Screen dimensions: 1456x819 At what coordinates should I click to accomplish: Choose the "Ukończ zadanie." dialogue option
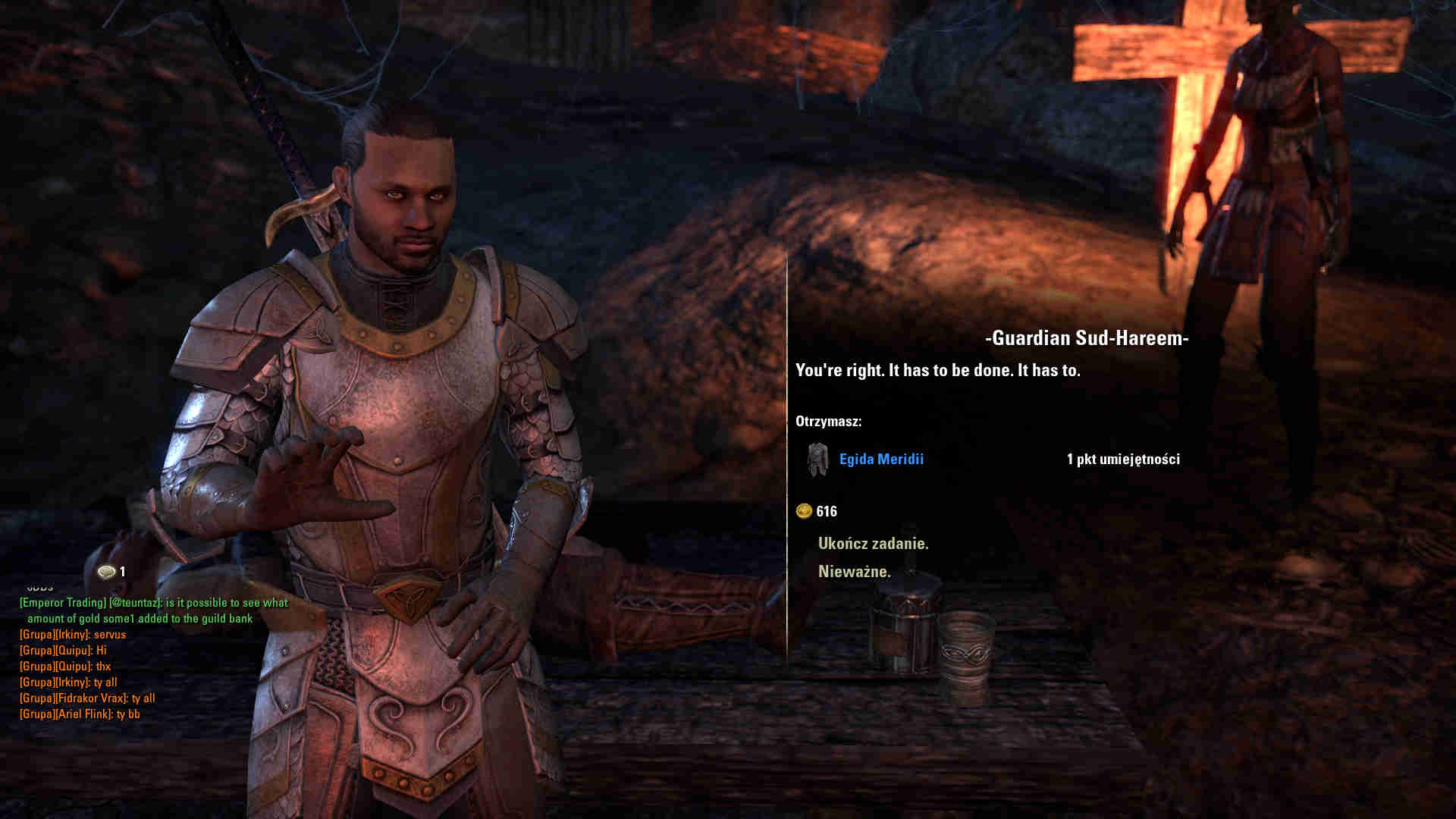point(873,544)
